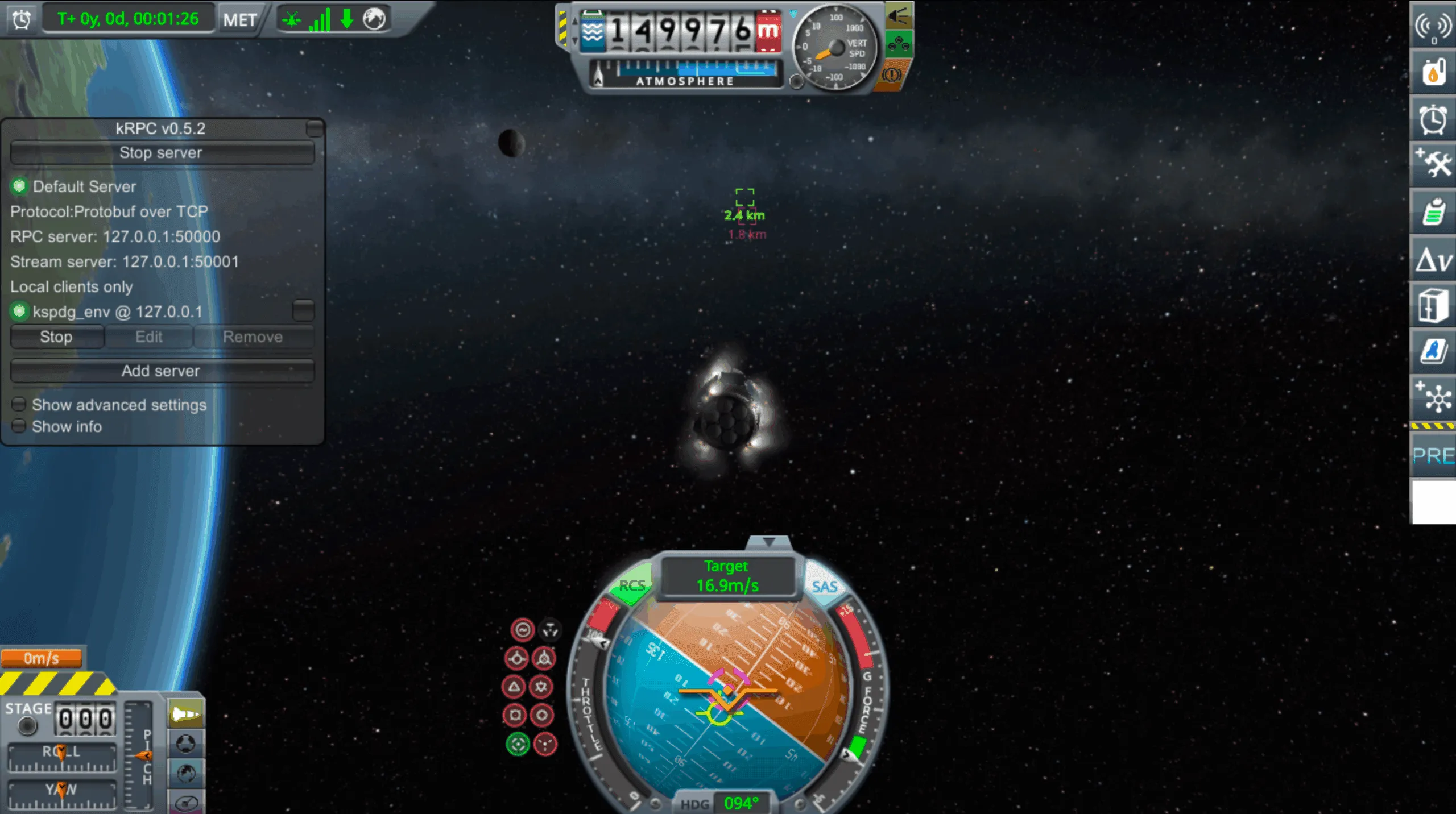
Task: Click the speed display on navball
Action: 727,576
